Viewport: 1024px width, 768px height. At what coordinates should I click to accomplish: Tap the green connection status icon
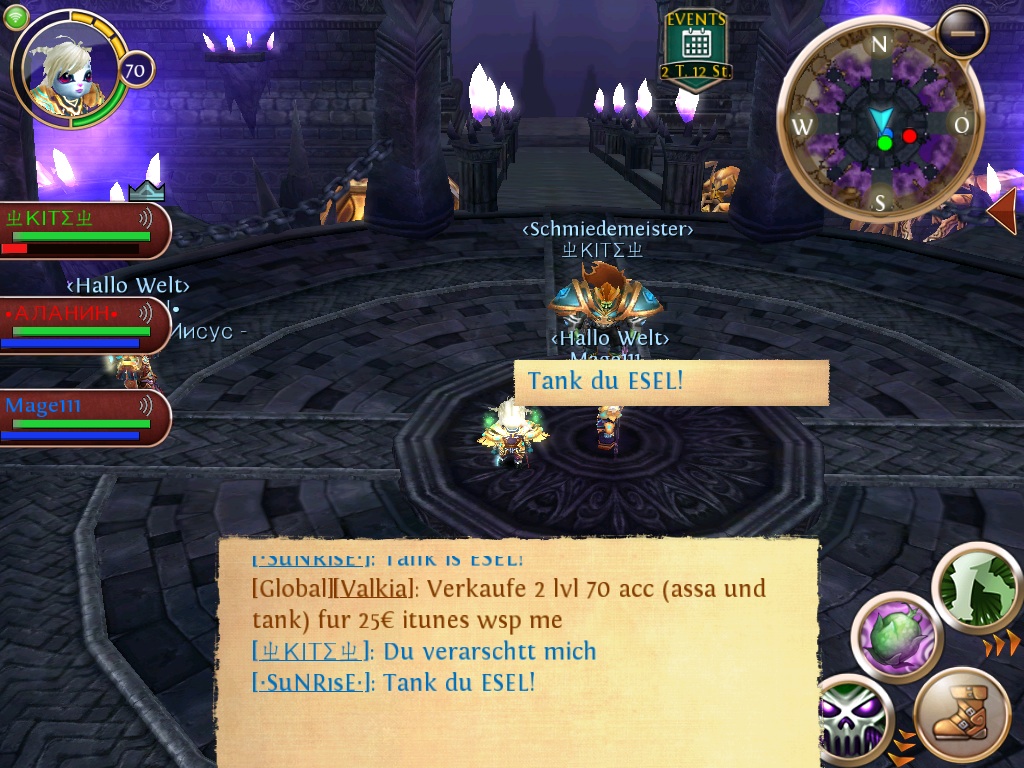[x=15, y=17]
